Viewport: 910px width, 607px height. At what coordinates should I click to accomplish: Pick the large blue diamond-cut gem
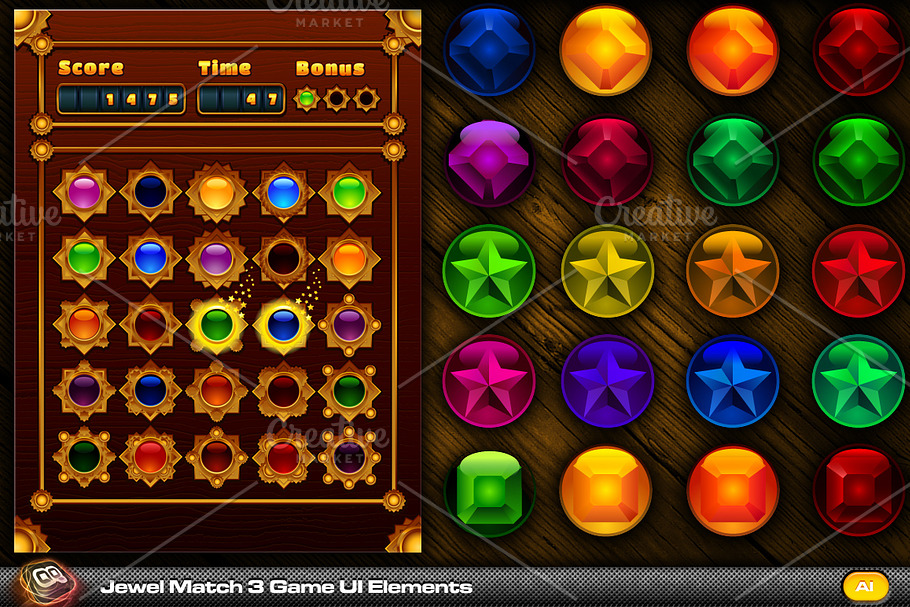click(x=489, y=50)
